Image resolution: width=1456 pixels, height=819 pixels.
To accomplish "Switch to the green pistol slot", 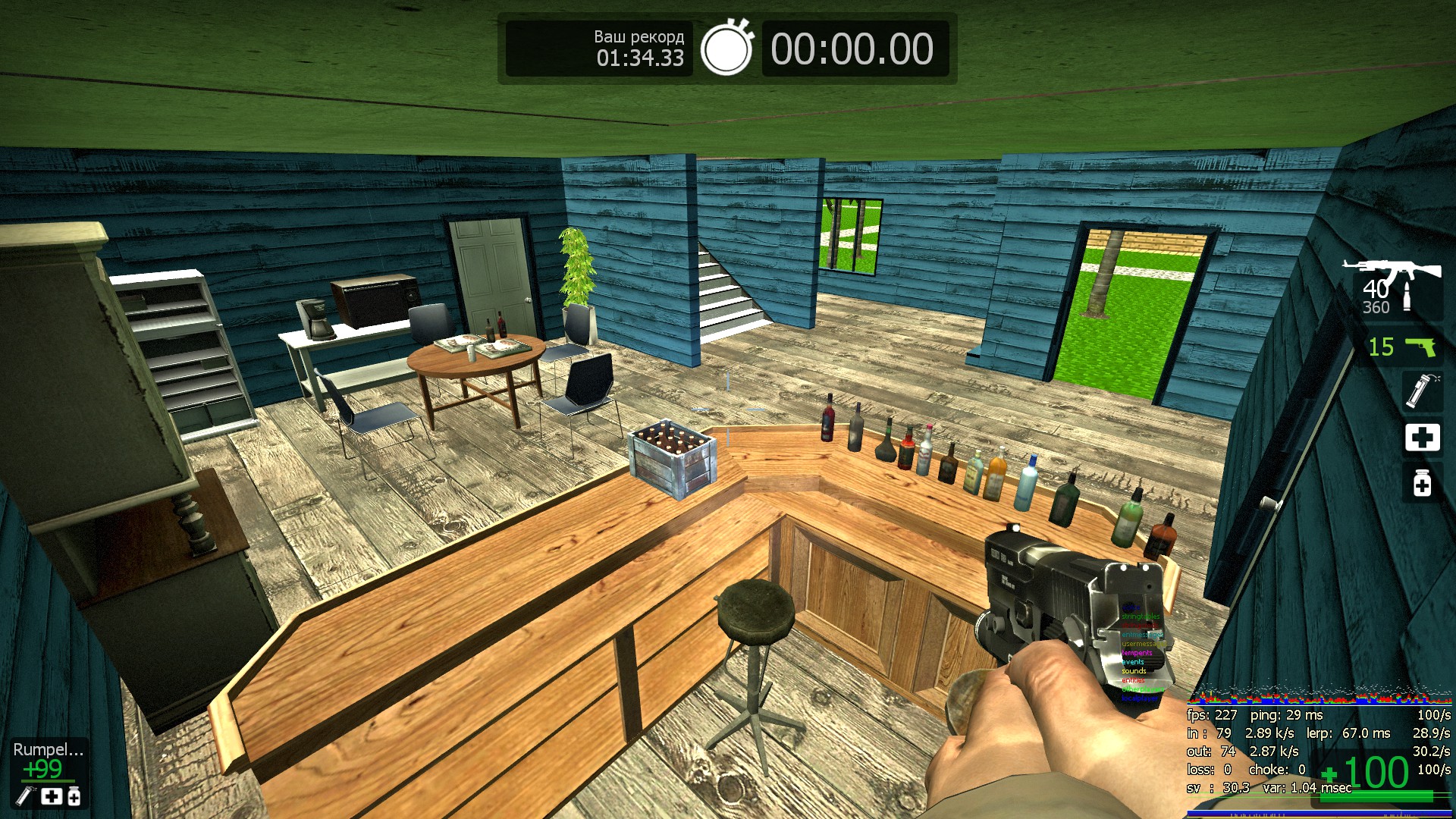I will click(1402, 347).
